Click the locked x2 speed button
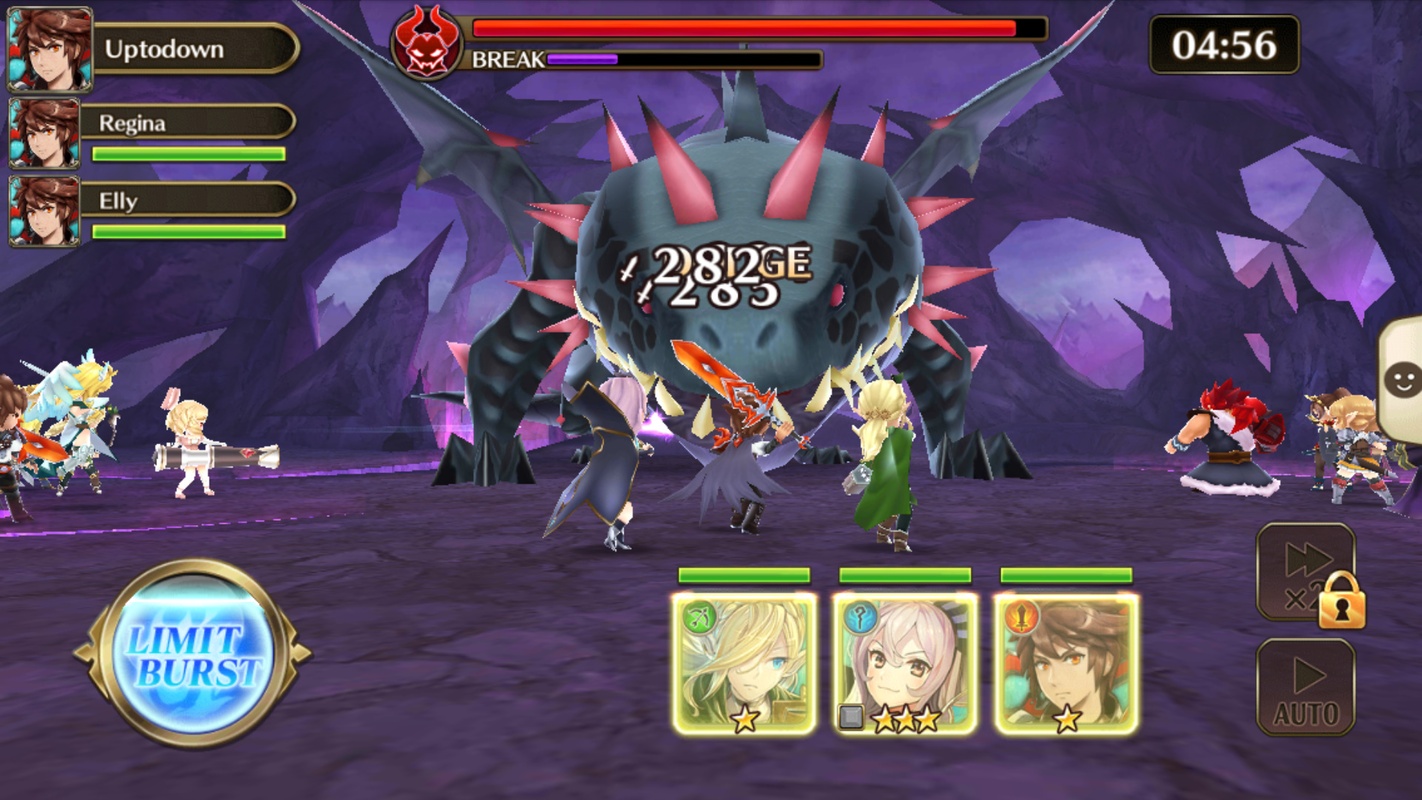 pyautogui.click(x=1305, y=572)
